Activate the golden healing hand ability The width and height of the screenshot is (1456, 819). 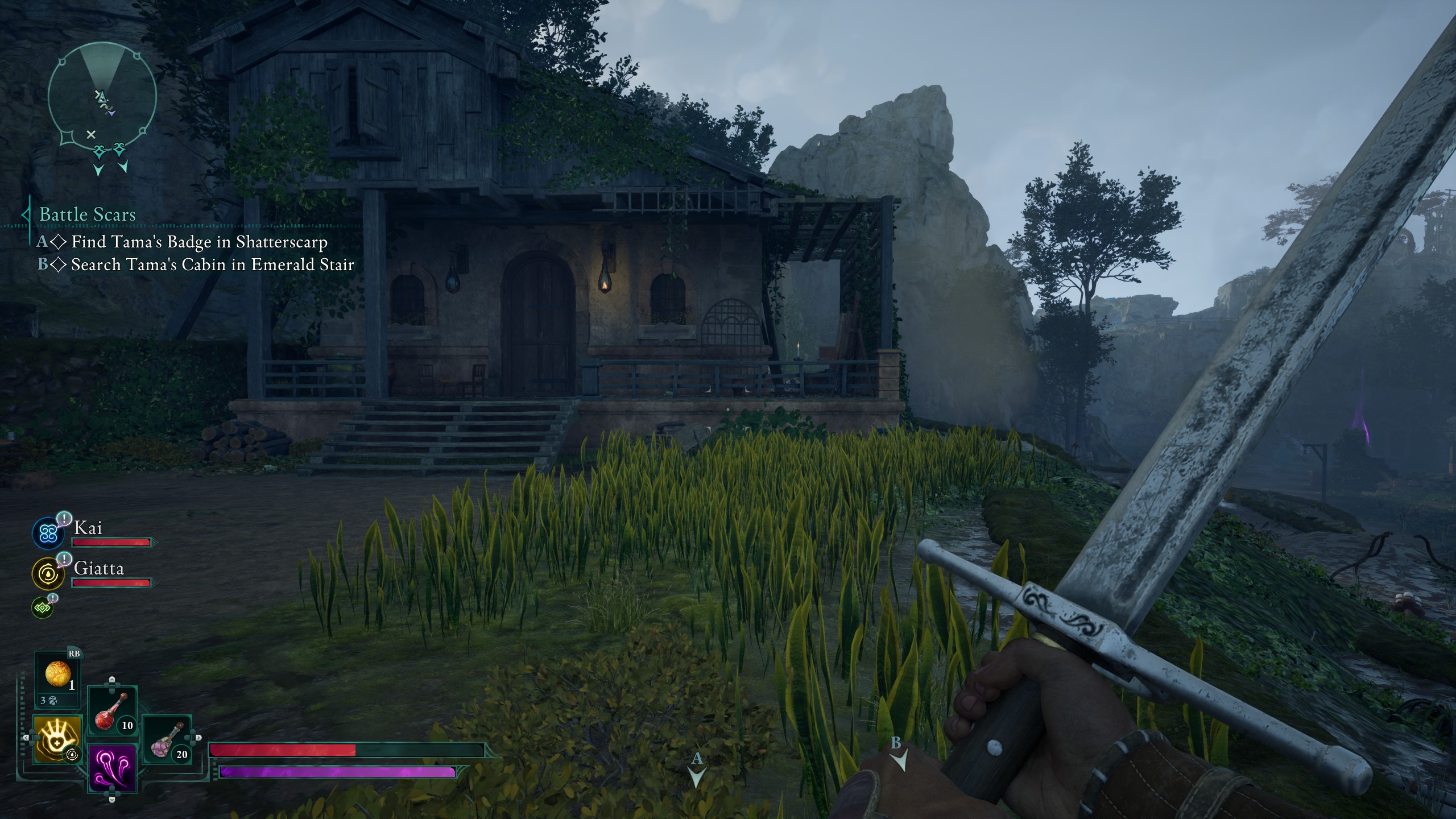click(58, 739)
